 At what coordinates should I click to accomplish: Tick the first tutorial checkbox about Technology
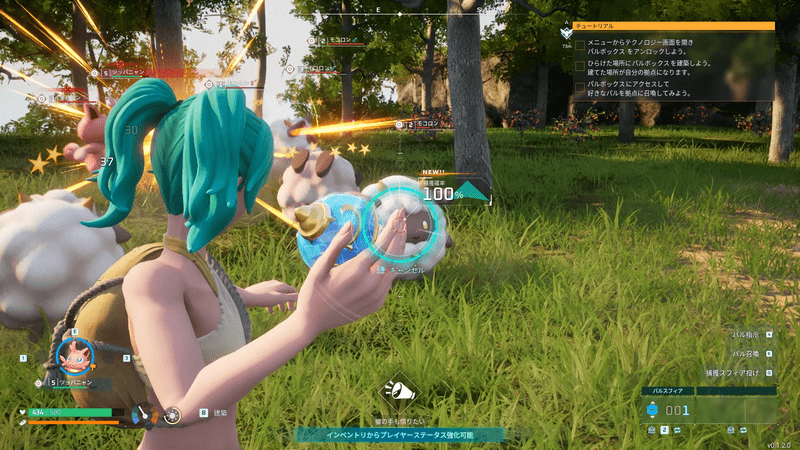point(580,45)
